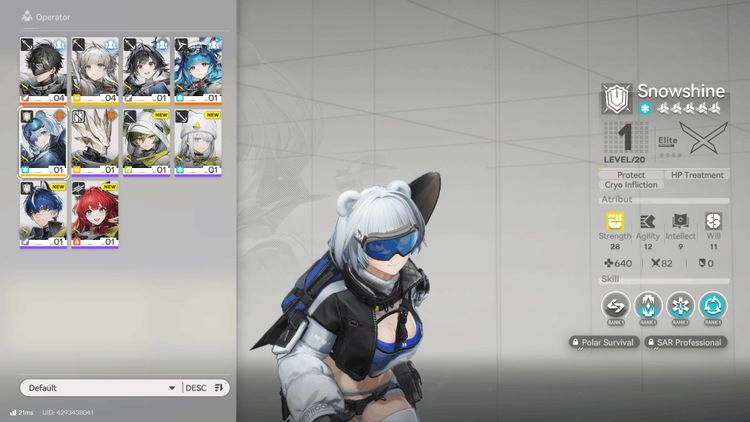Image resolution: width=750 pixels, height=422 pixels.
Task: Inspect the Strength attribute icon
Action: coord(615,222)
